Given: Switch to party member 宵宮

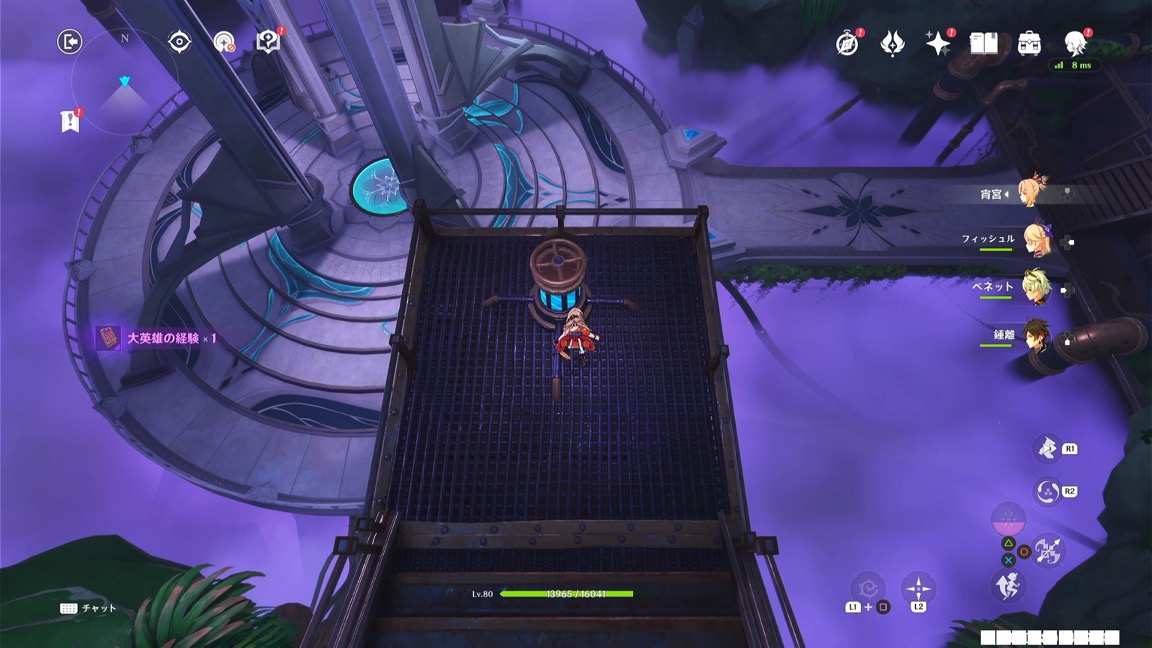Looking at the screenshot, I should coord(1031,193).
